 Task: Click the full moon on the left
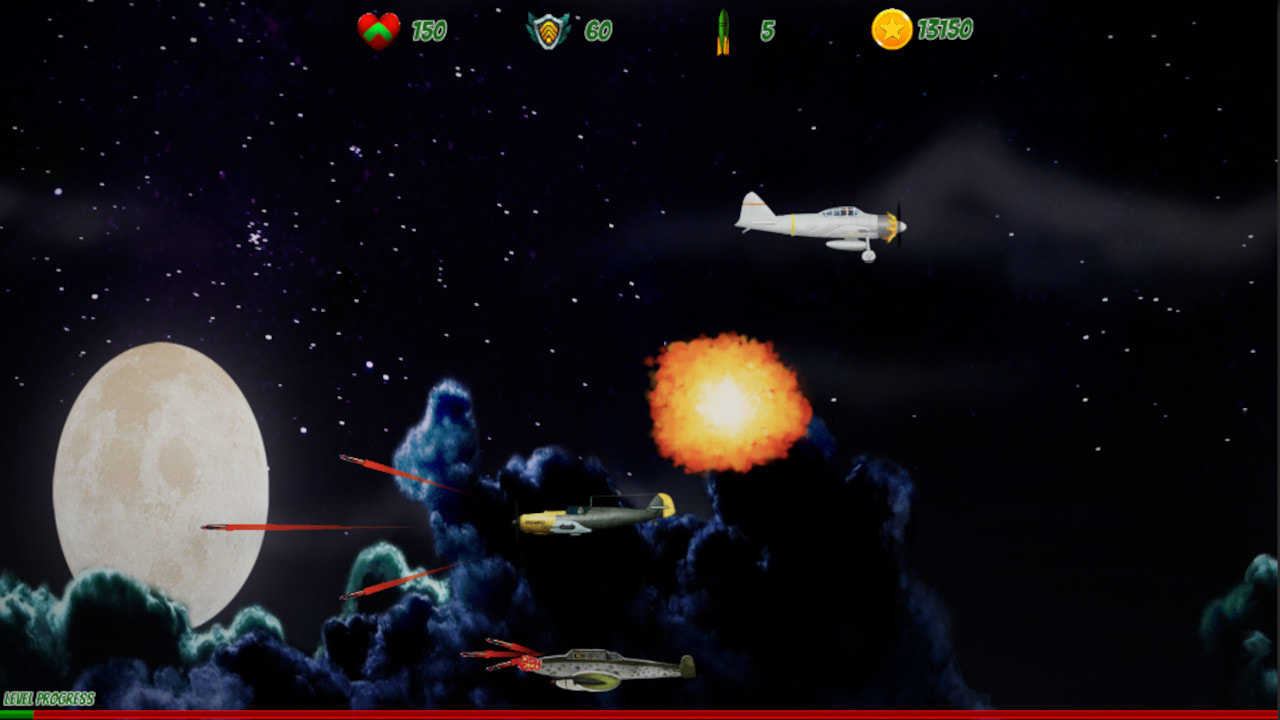tap(160, 480)
